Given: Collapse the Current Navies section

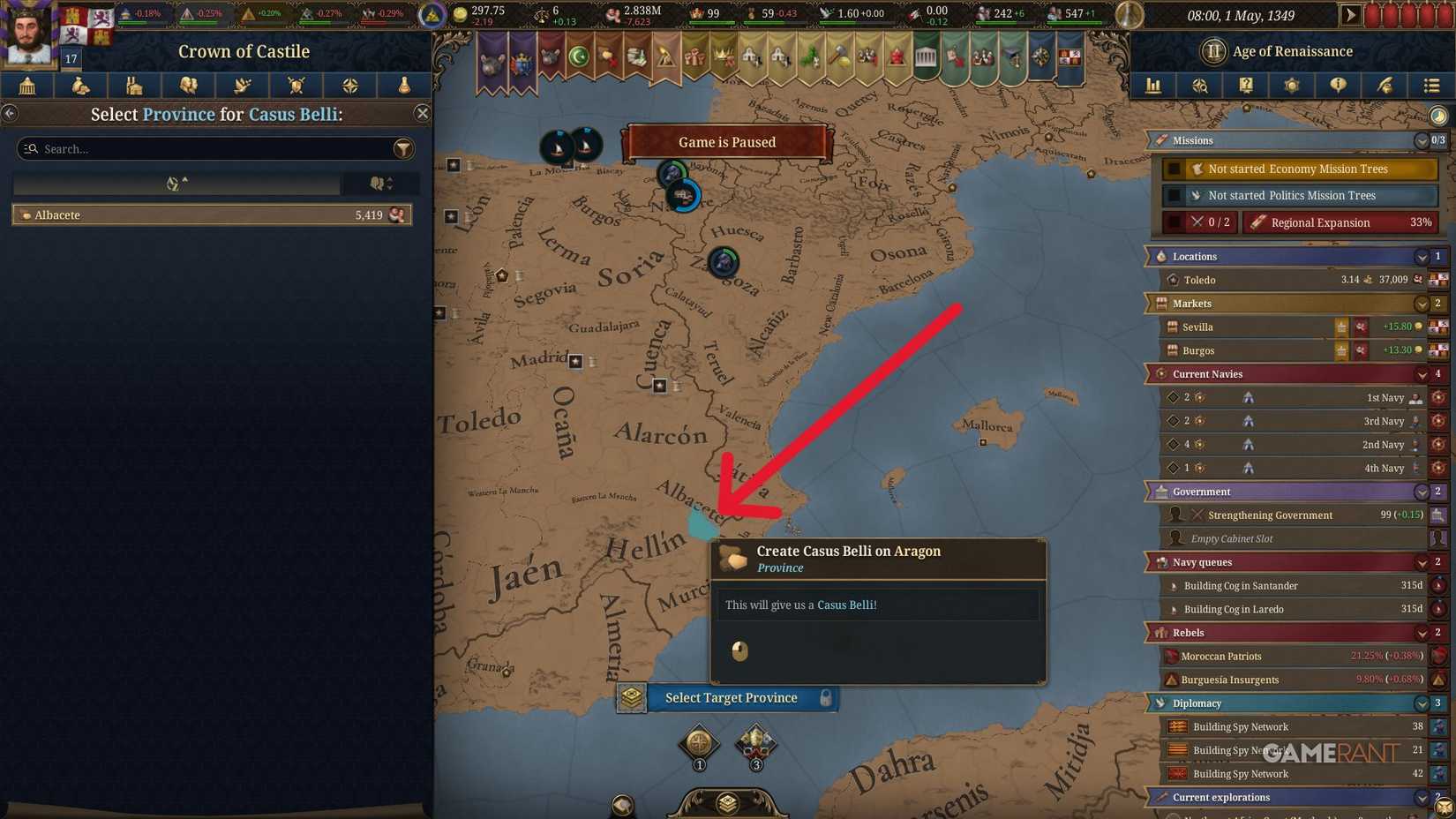Looking at the screenshot, I should [x=1422, y=373].
